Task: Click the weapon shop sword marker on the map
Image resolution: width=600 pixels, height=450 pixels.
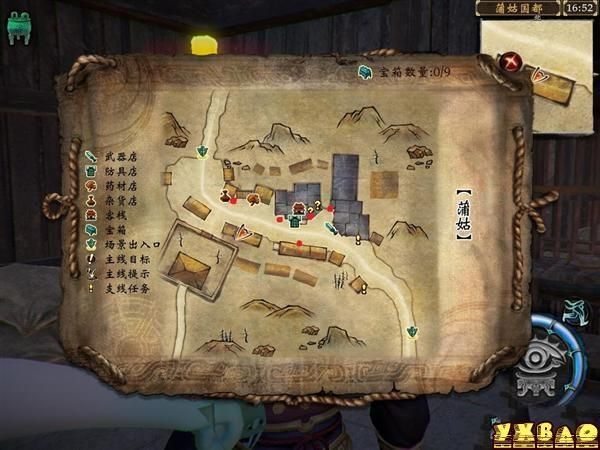Action: [x=332, y=228]
